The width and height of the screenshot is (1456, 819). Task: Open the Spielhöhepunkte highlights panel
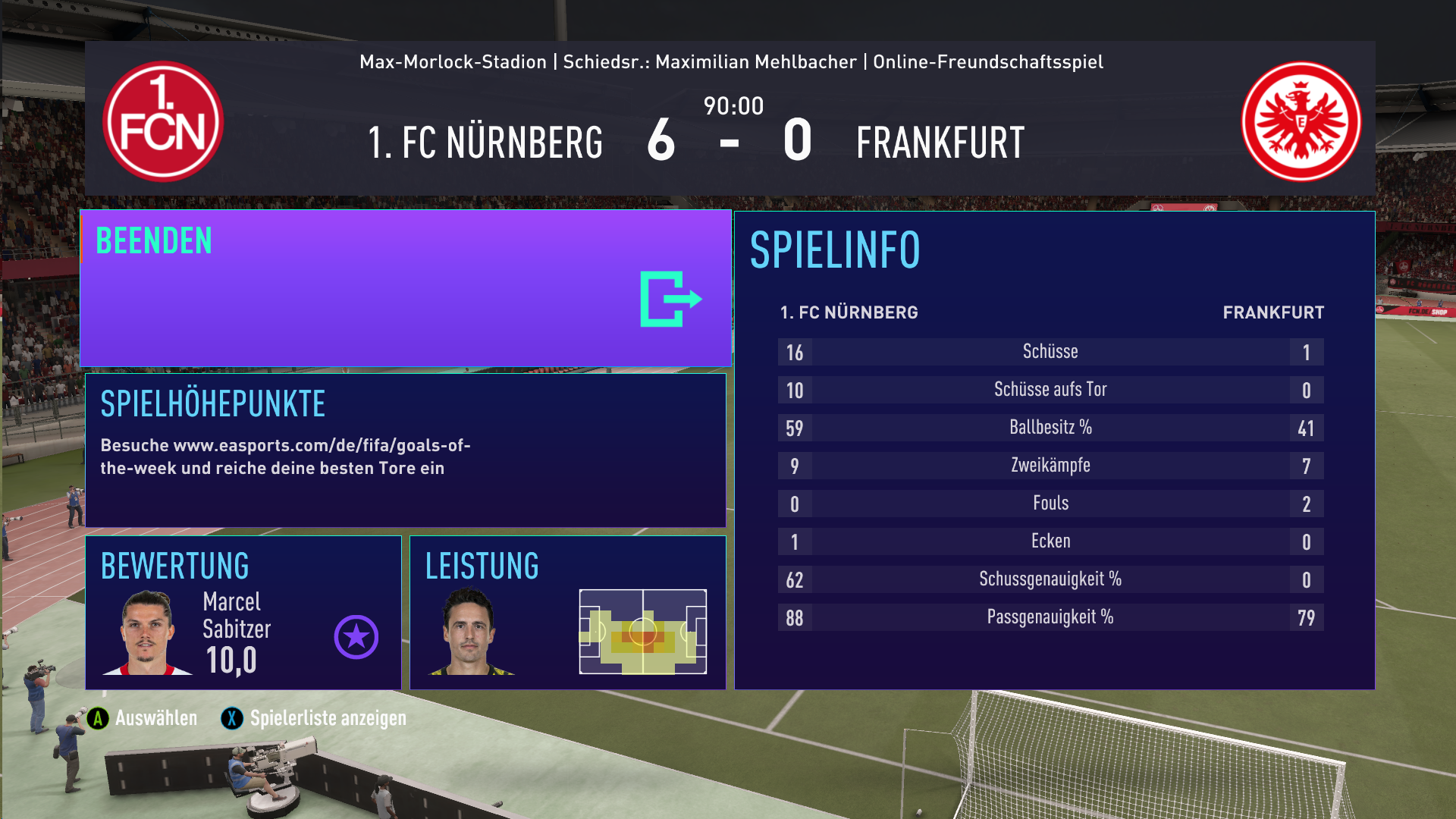pyautogui.click(x=406, y=450)
